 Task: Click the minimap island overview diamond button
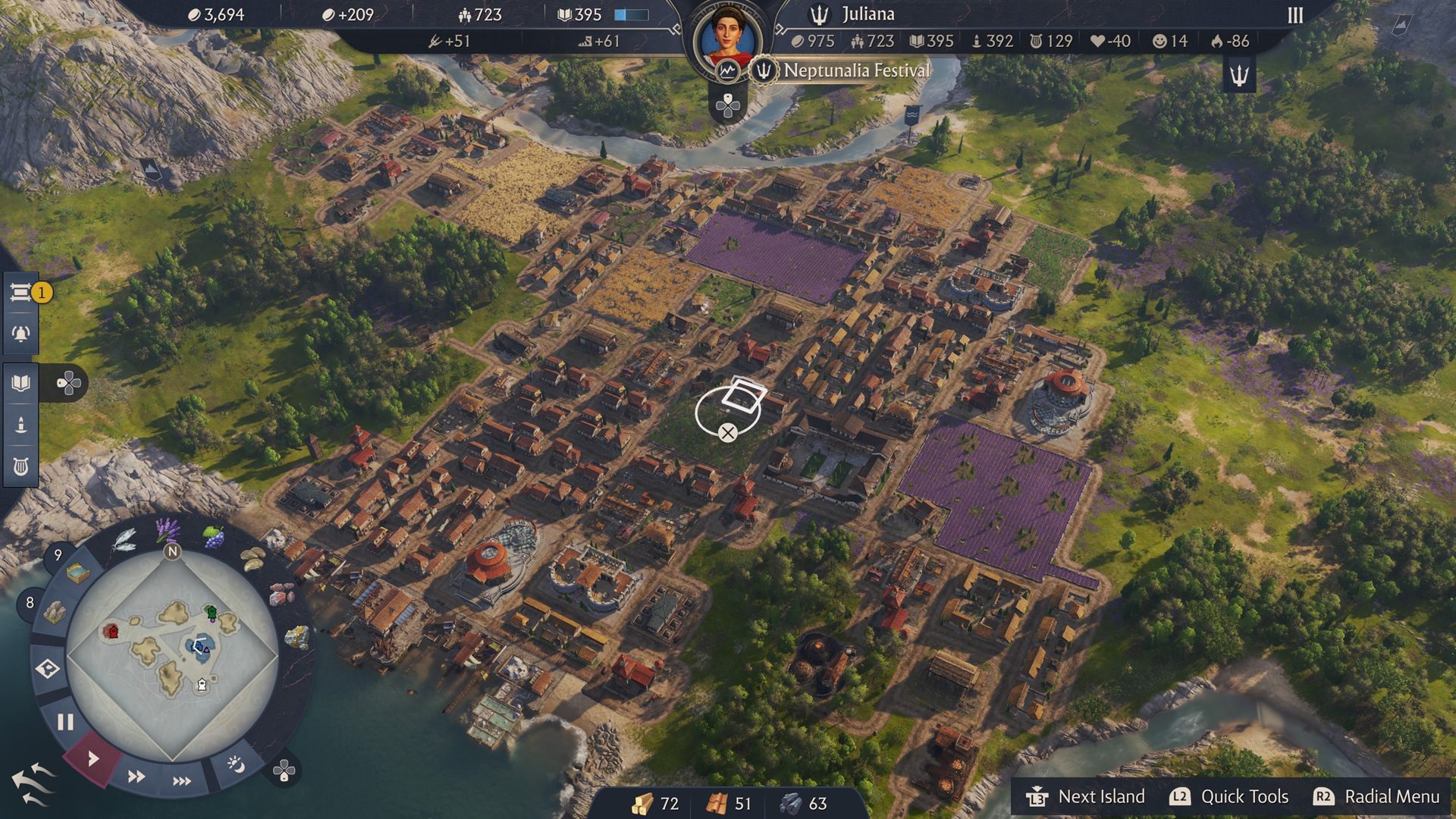coord(48,669)
